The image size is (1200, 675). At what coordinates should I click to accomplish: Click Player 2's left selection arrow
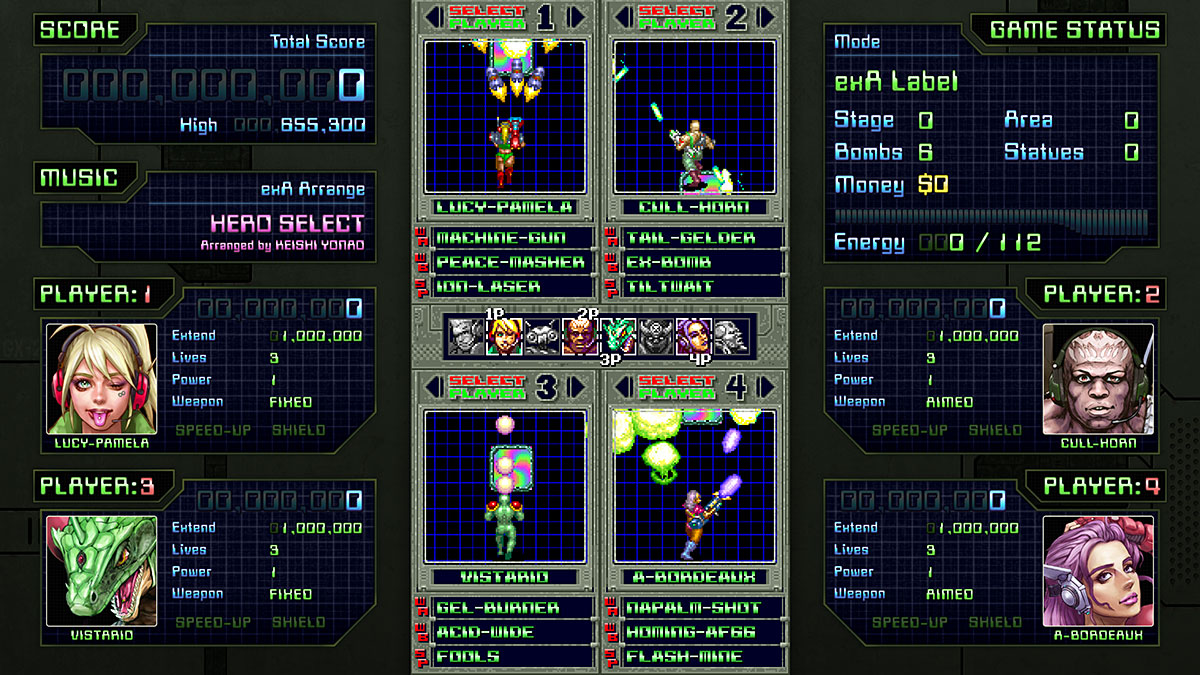[623, 17]
